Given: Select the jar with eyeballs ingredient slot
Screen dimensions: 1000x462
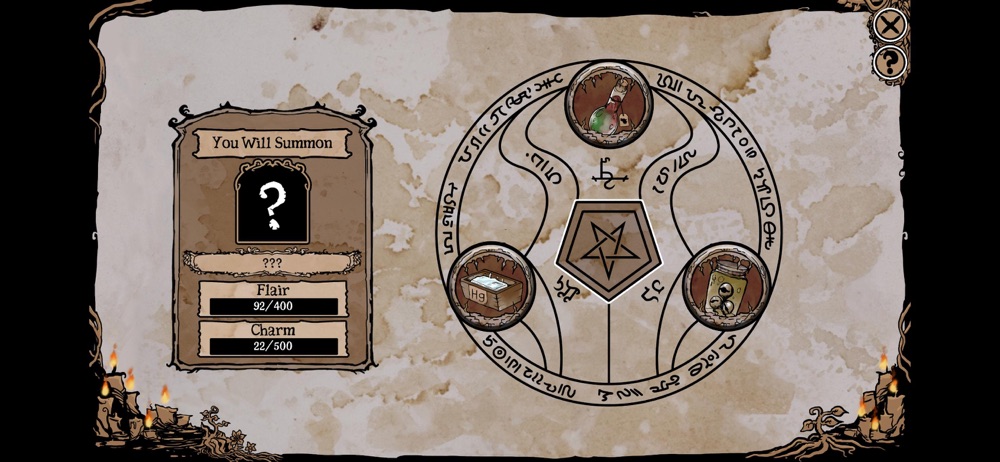Looking at the screenshot, I should (x=727, y=285).
